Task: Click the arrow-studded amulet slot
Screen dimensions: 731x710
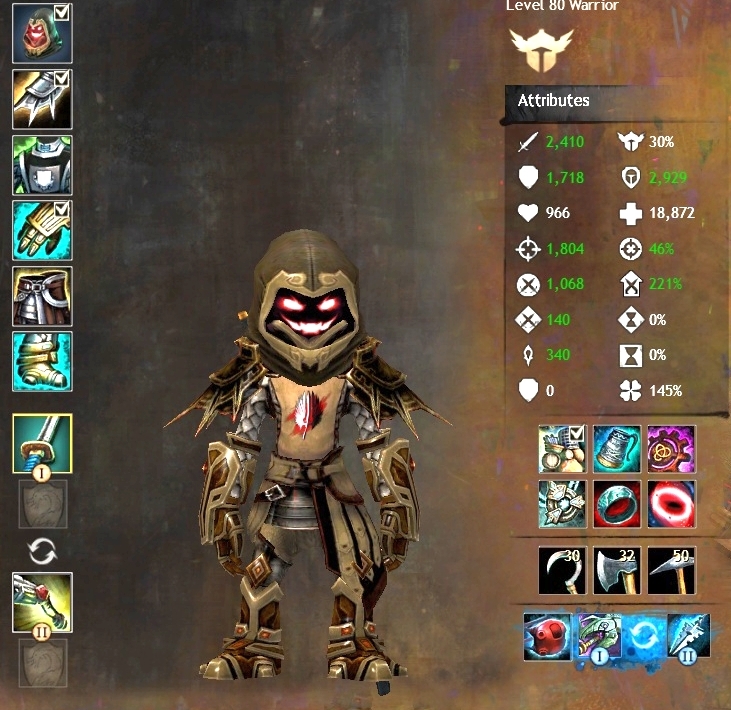Action: pyautogui.click(x=563, y=503)
